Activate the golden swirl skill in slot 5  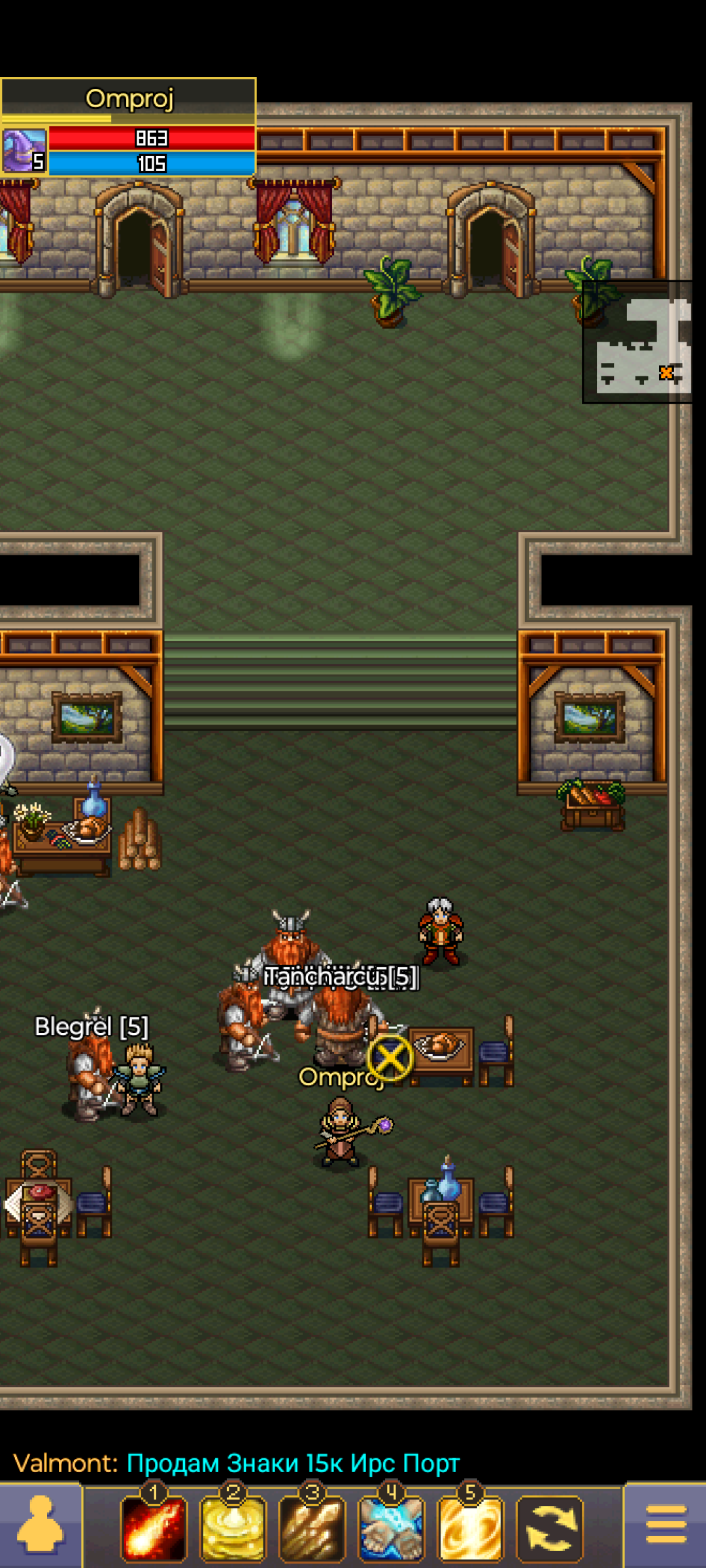(471, 1529)
